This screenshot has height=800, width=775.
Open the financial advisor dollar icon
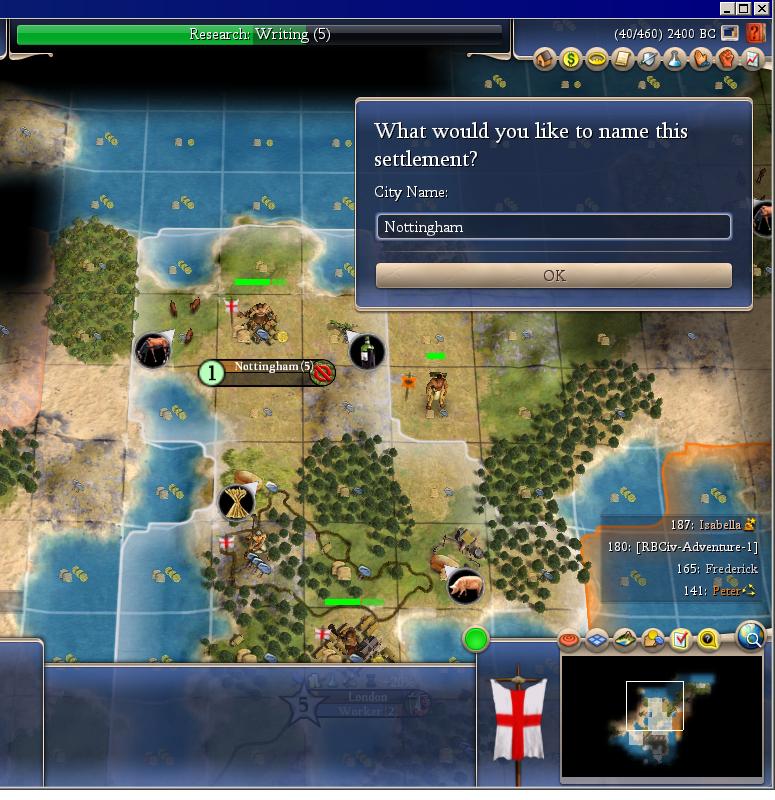[571, 59]
